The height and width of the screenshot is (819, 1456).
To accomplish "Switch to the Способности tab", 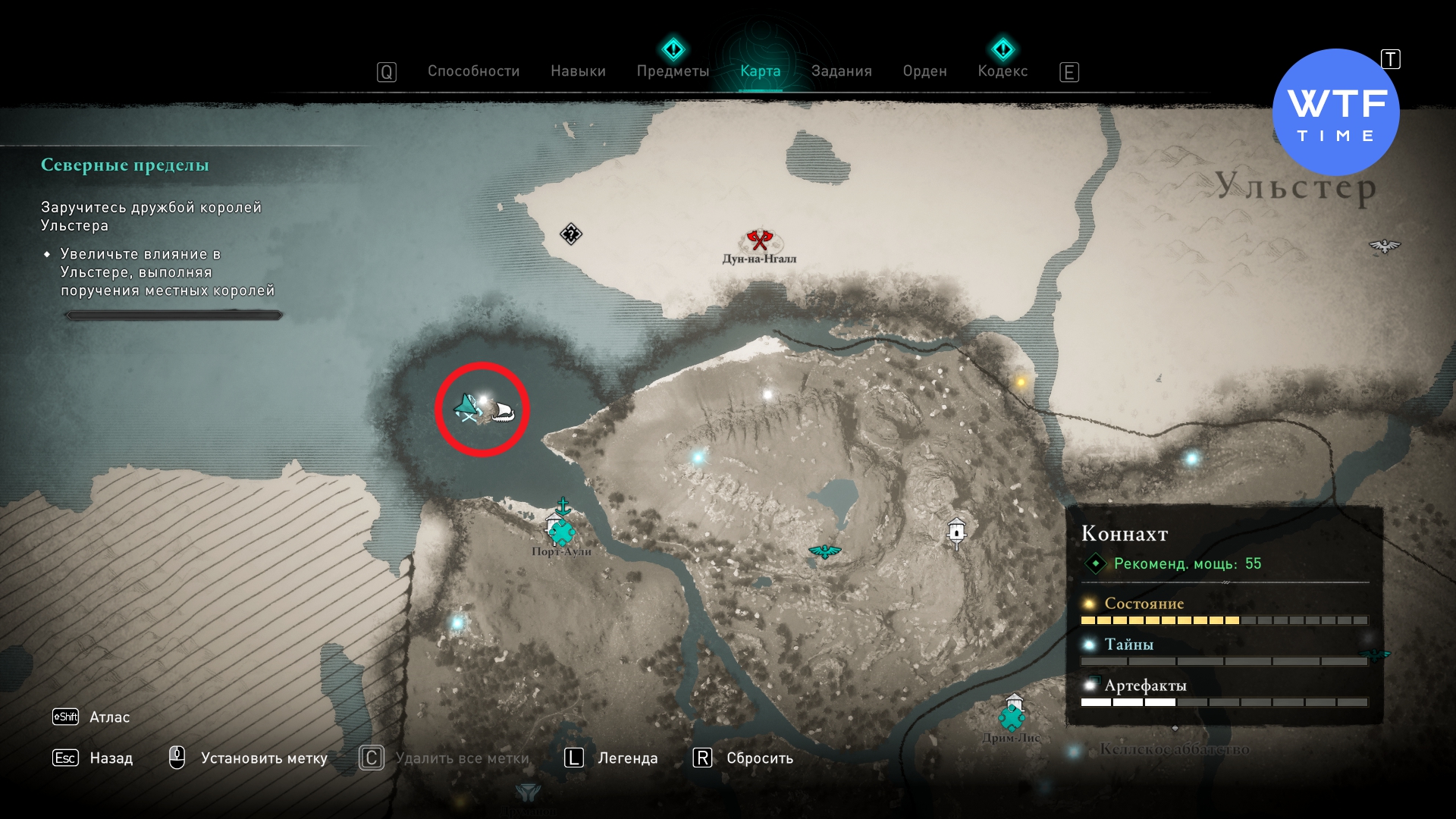I will coord(473,71).
